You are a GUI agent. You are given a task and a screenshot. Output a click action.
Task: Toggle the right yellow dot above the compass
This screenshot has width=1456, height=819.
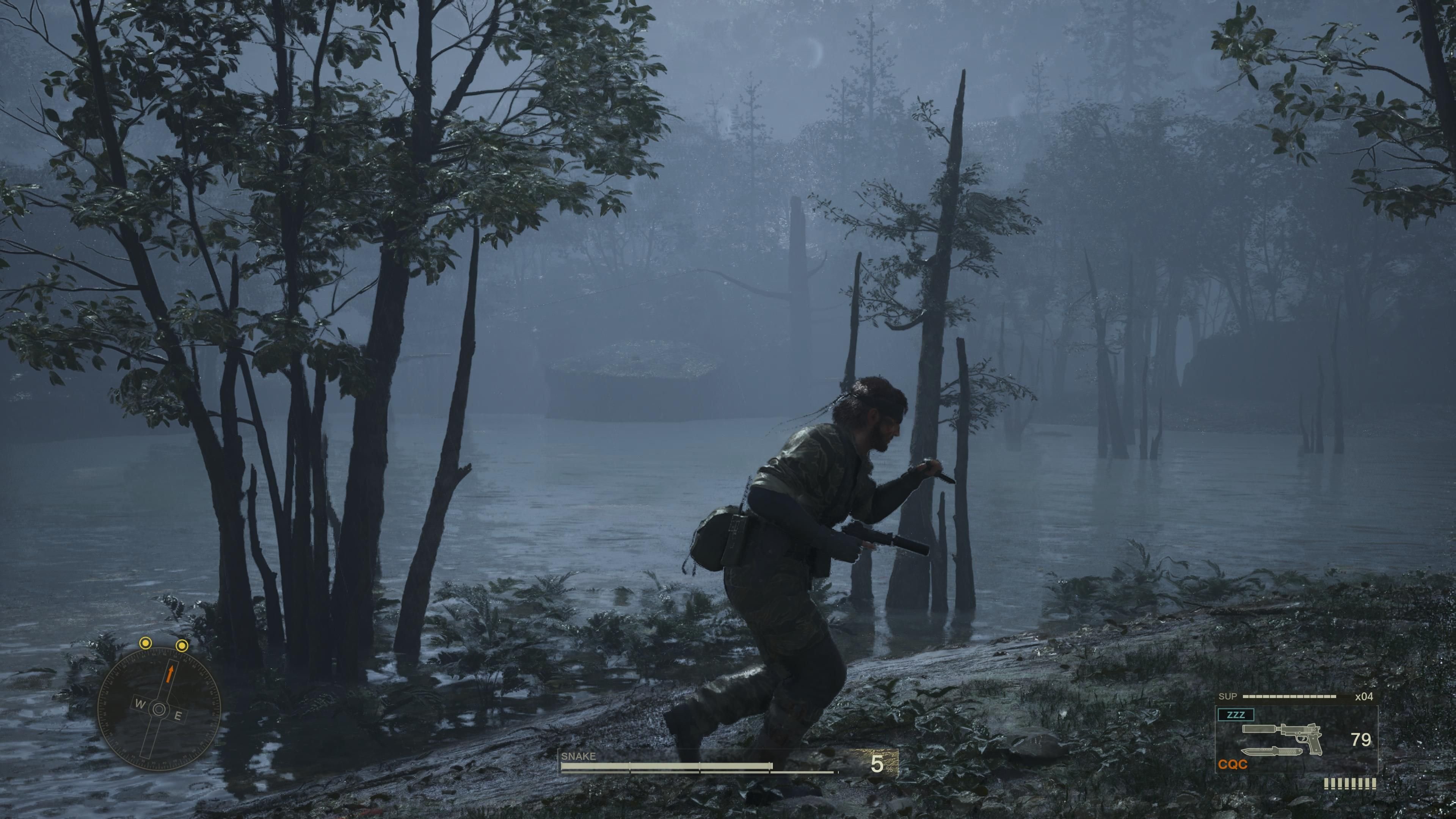pyautogui.click(x=182, y=645)
